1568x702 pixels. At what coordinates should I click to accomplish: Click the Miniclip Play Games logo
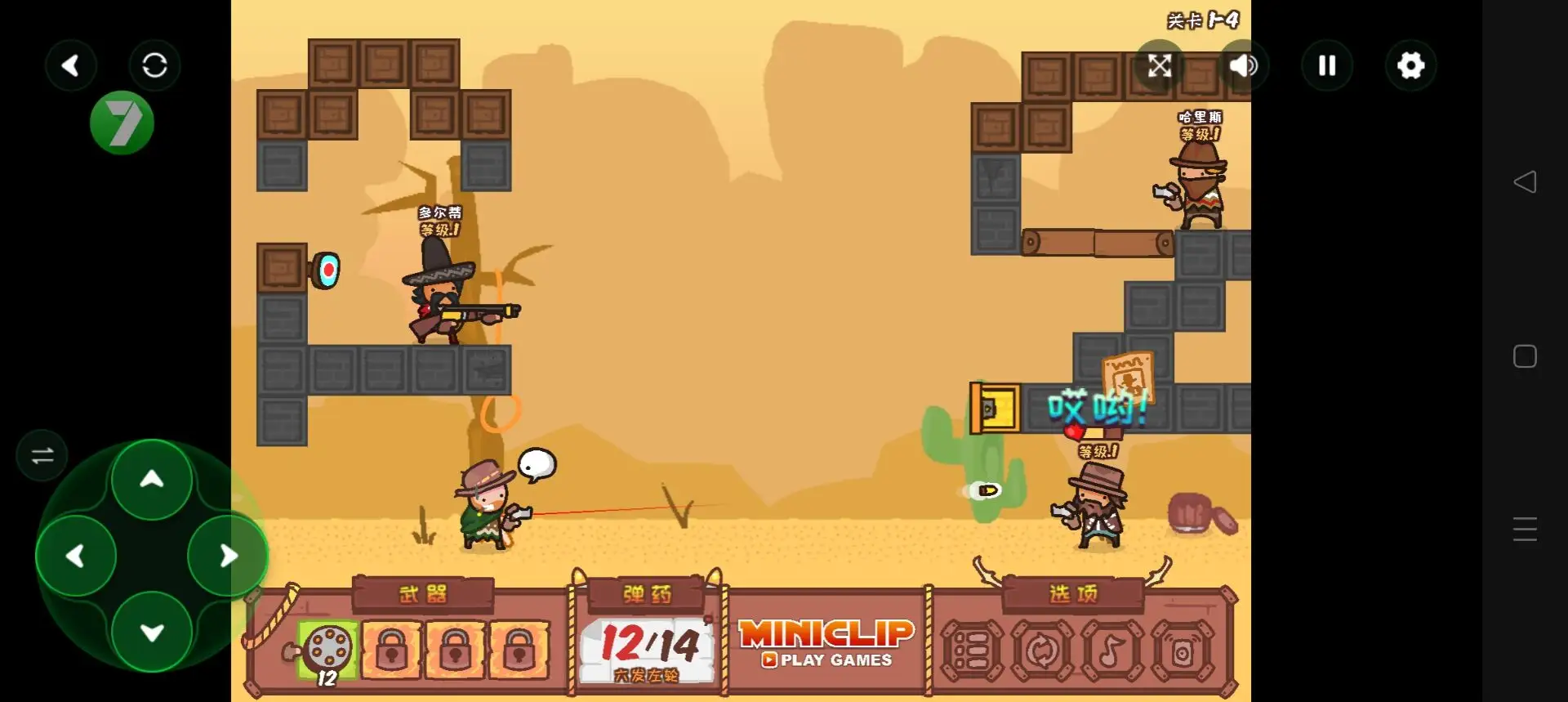(826, 643)
